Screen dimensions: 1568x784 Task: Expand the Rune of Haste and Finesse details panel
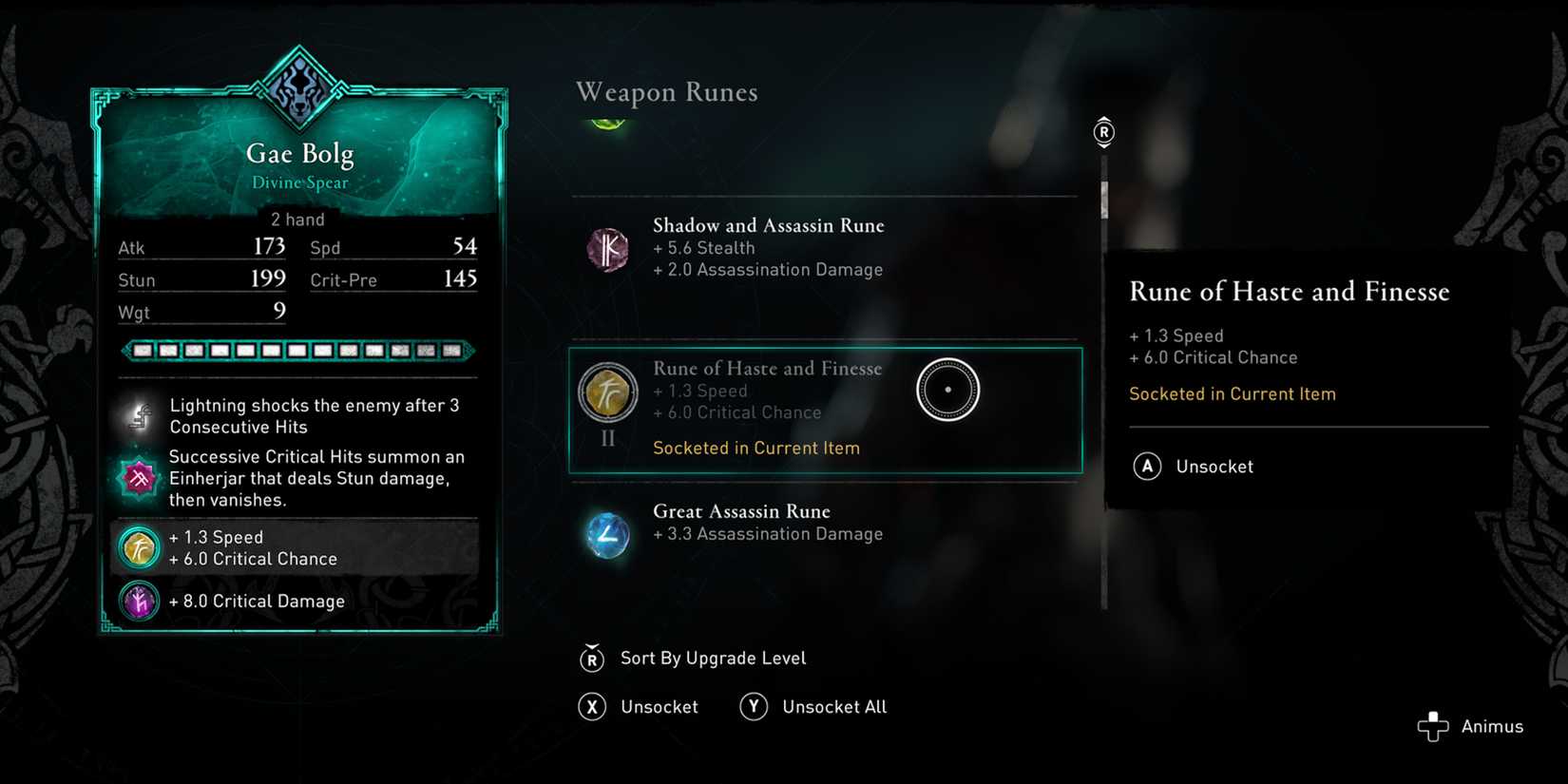pyautogui.click(x=825, y=409)
